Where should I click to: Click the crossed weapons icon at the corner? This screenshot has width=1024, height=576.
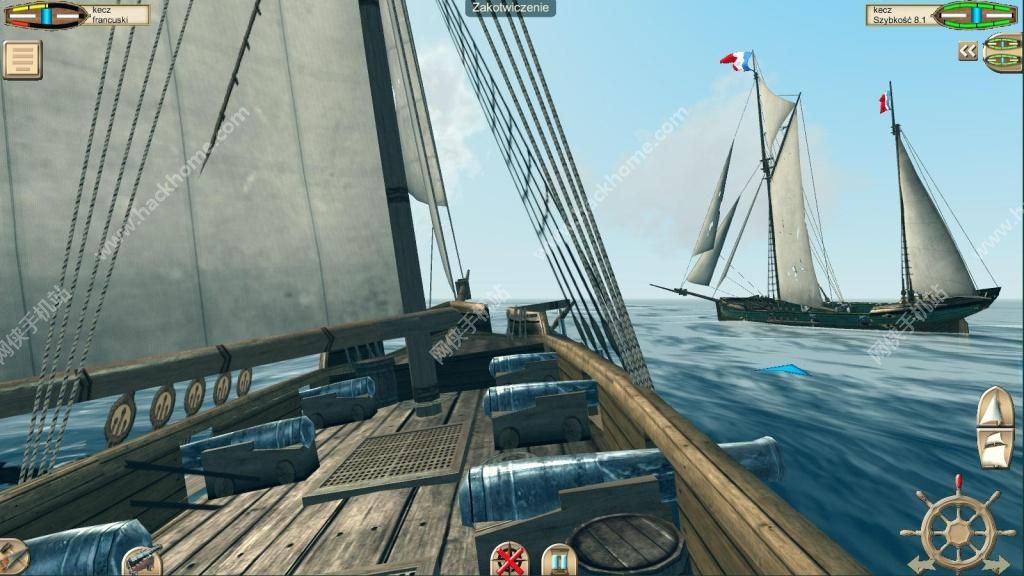[12, 556]
